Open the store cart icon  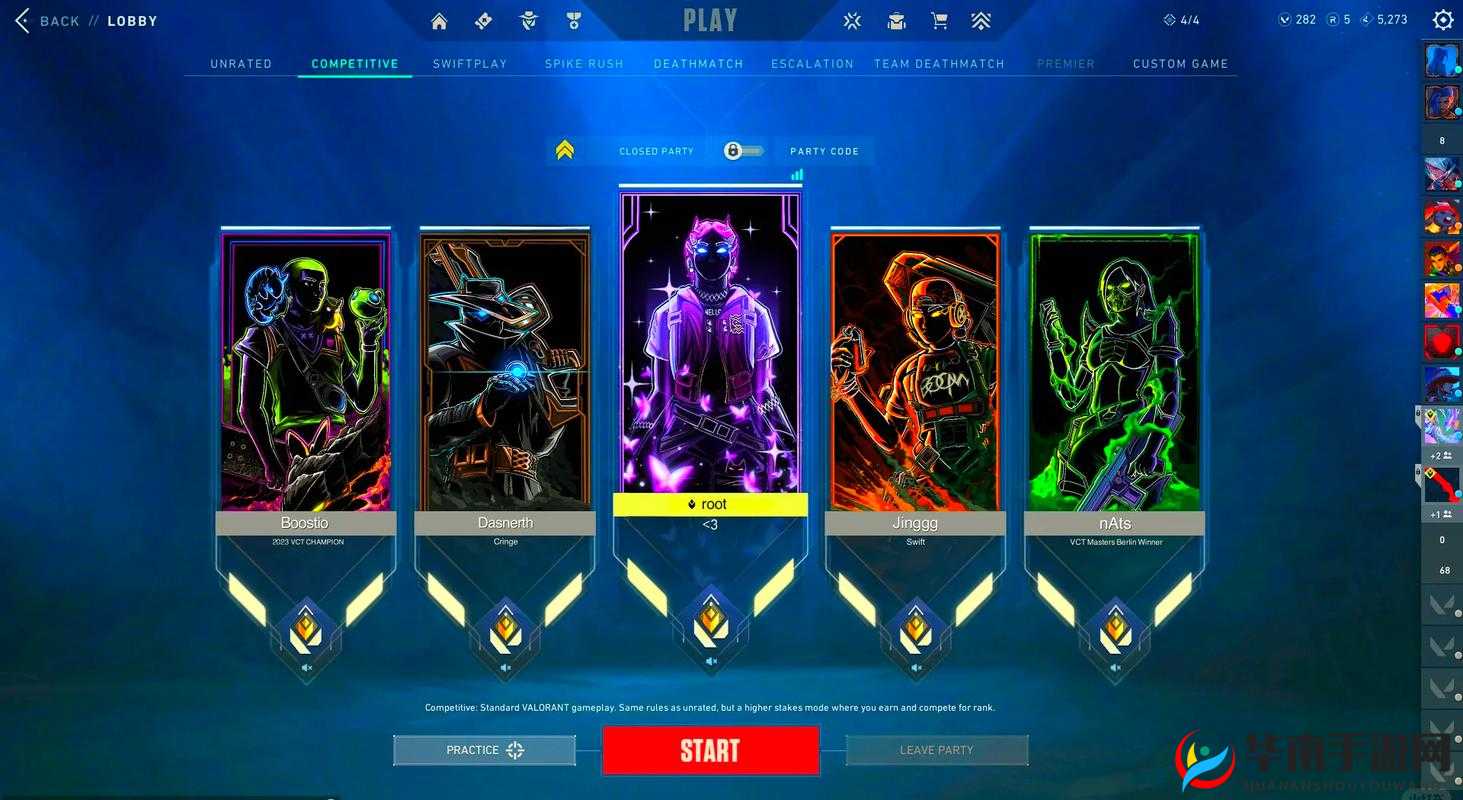pyautogui.click(x=939, y=21)
